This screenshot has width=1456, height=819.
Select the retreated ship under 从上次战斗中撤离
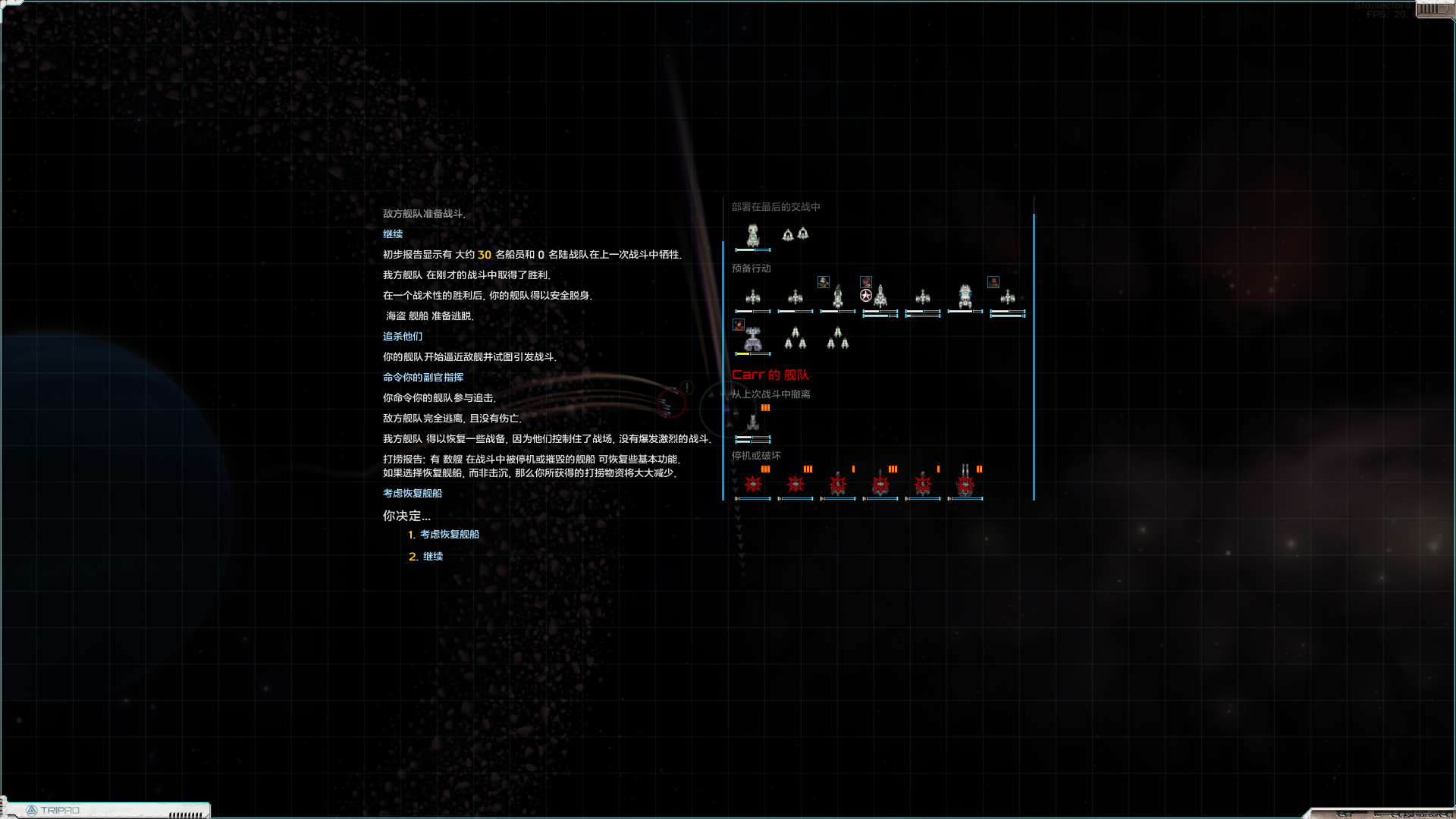point(752,422)
